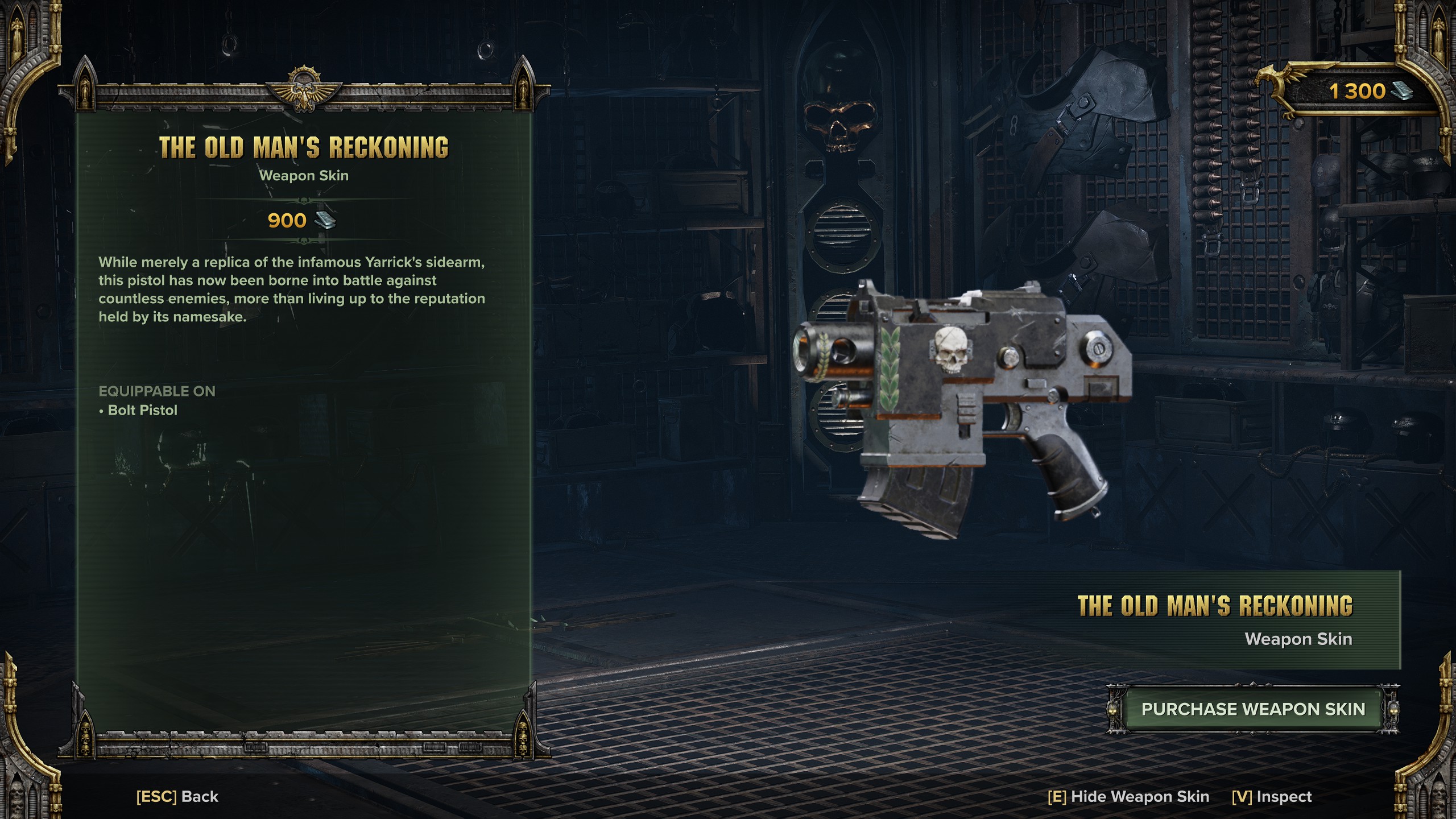Purchase The Old Man's Reckoning weapon skin

click(1252, 709)
